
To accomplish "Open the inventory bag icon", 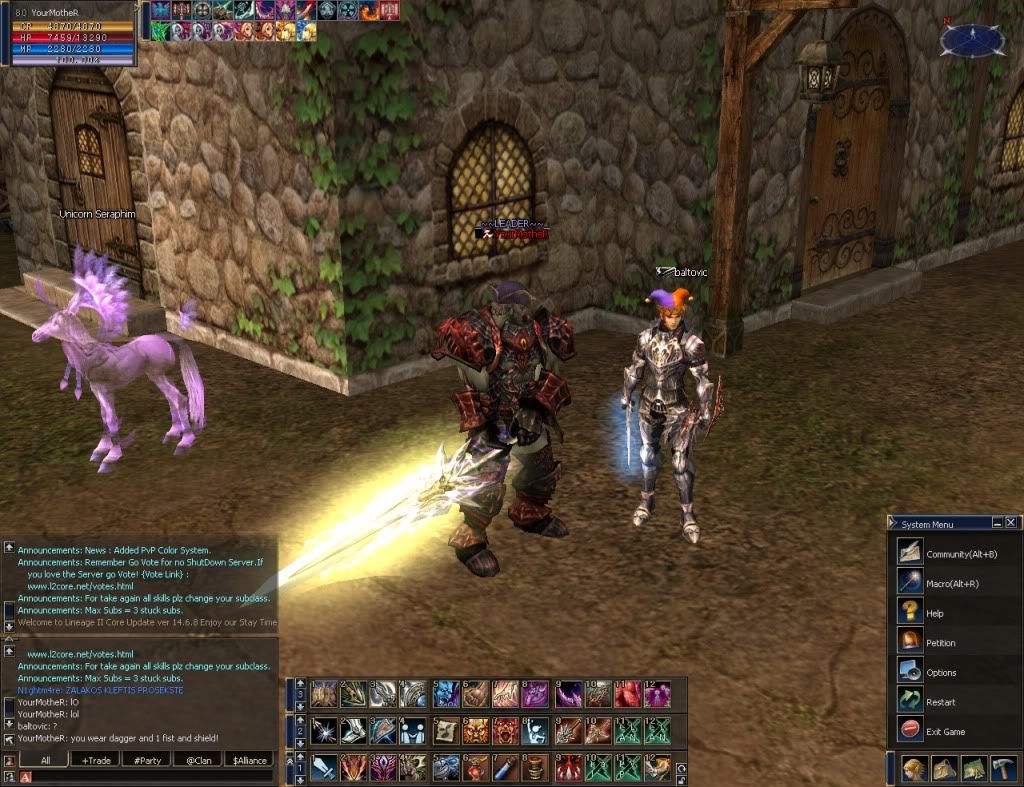I will pos(944,768).
